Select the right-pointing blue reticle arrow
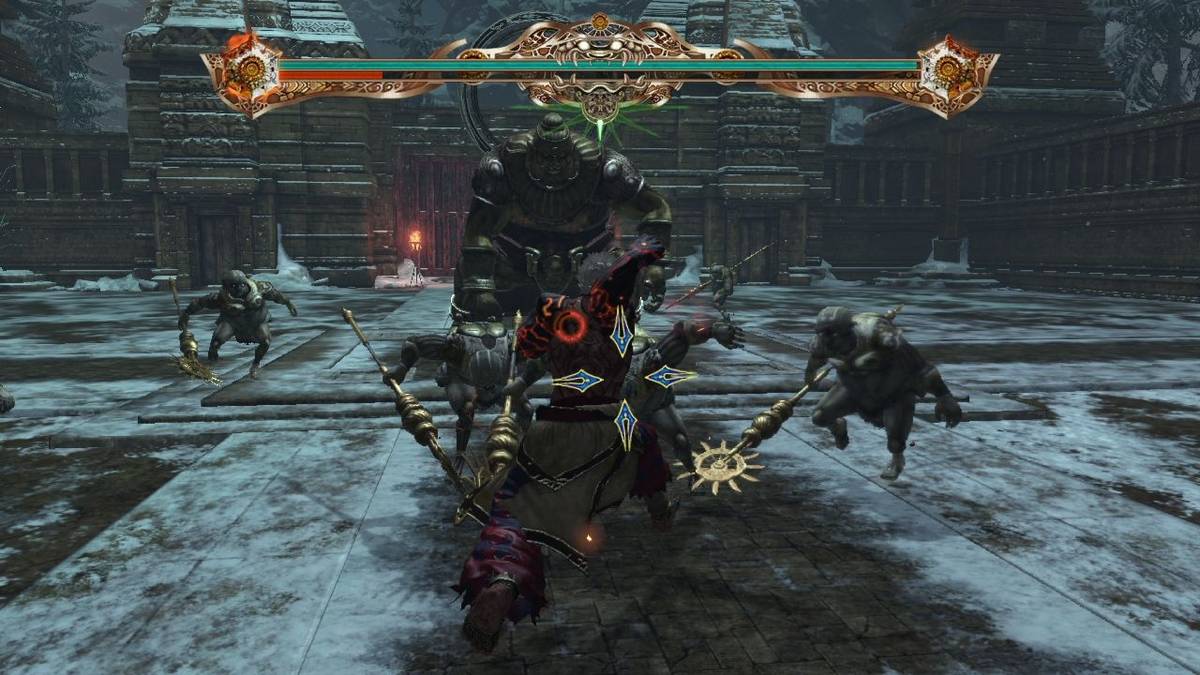This screenshot has height=675, width=1200. 670,377
